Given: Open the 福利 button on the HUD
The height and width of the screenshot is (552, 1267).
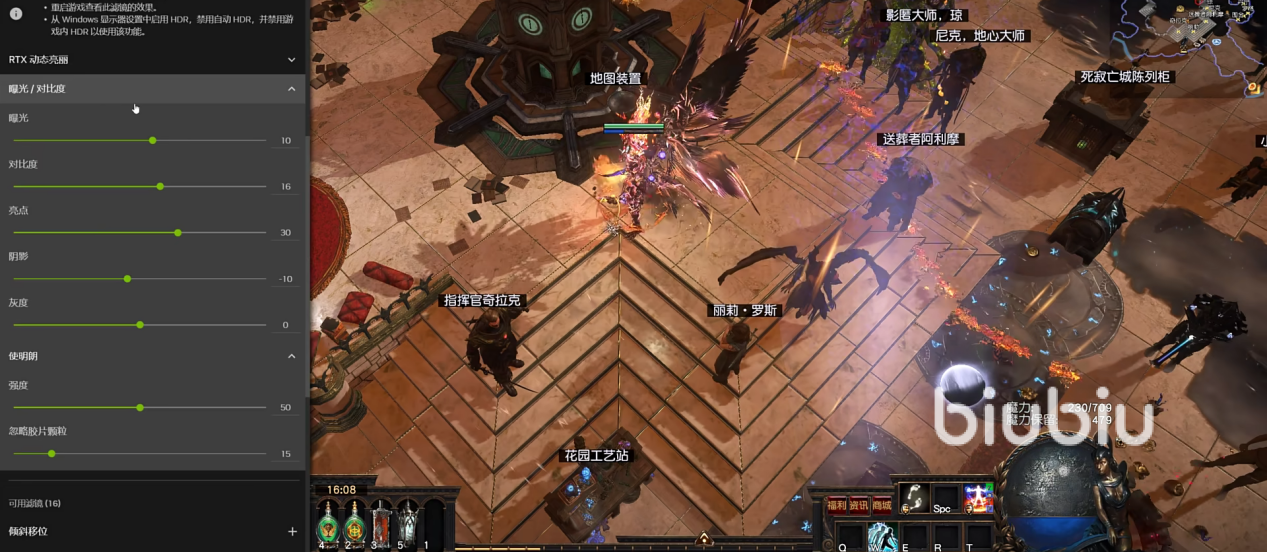Looking at the screenshot, I should click(836, 506).
